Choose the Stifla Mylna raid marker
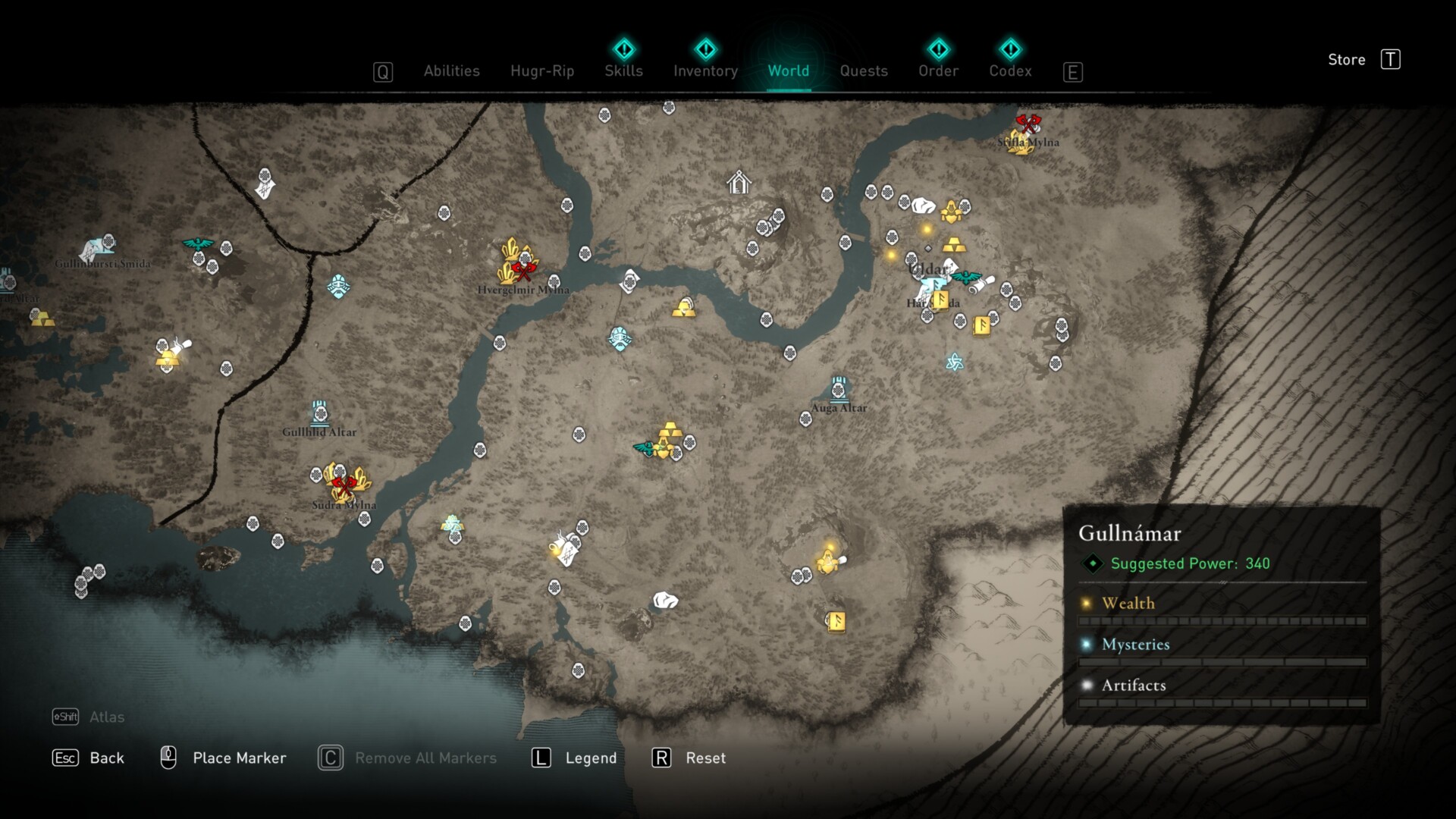Image resolution: width=1456 pixels, height=819 pixels. pyautogui.click(x=1028, y=124)
